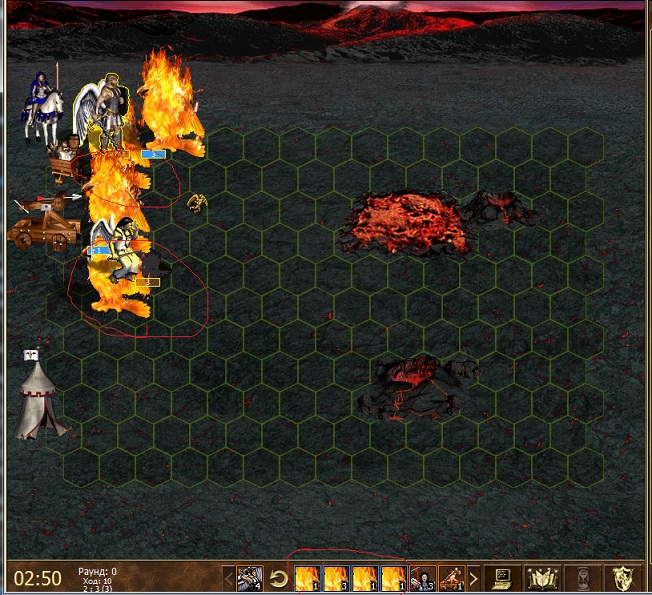
Task: Click the circular arrow round marker
Action: coord(279,578)
